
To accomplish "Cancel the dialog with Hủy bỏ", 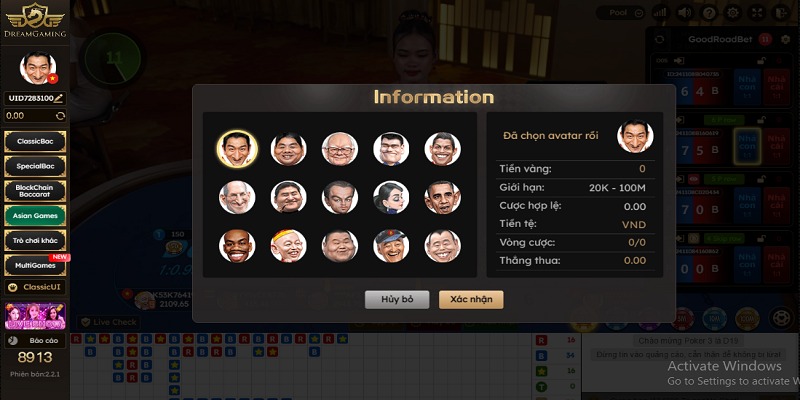I will (396, 299).
